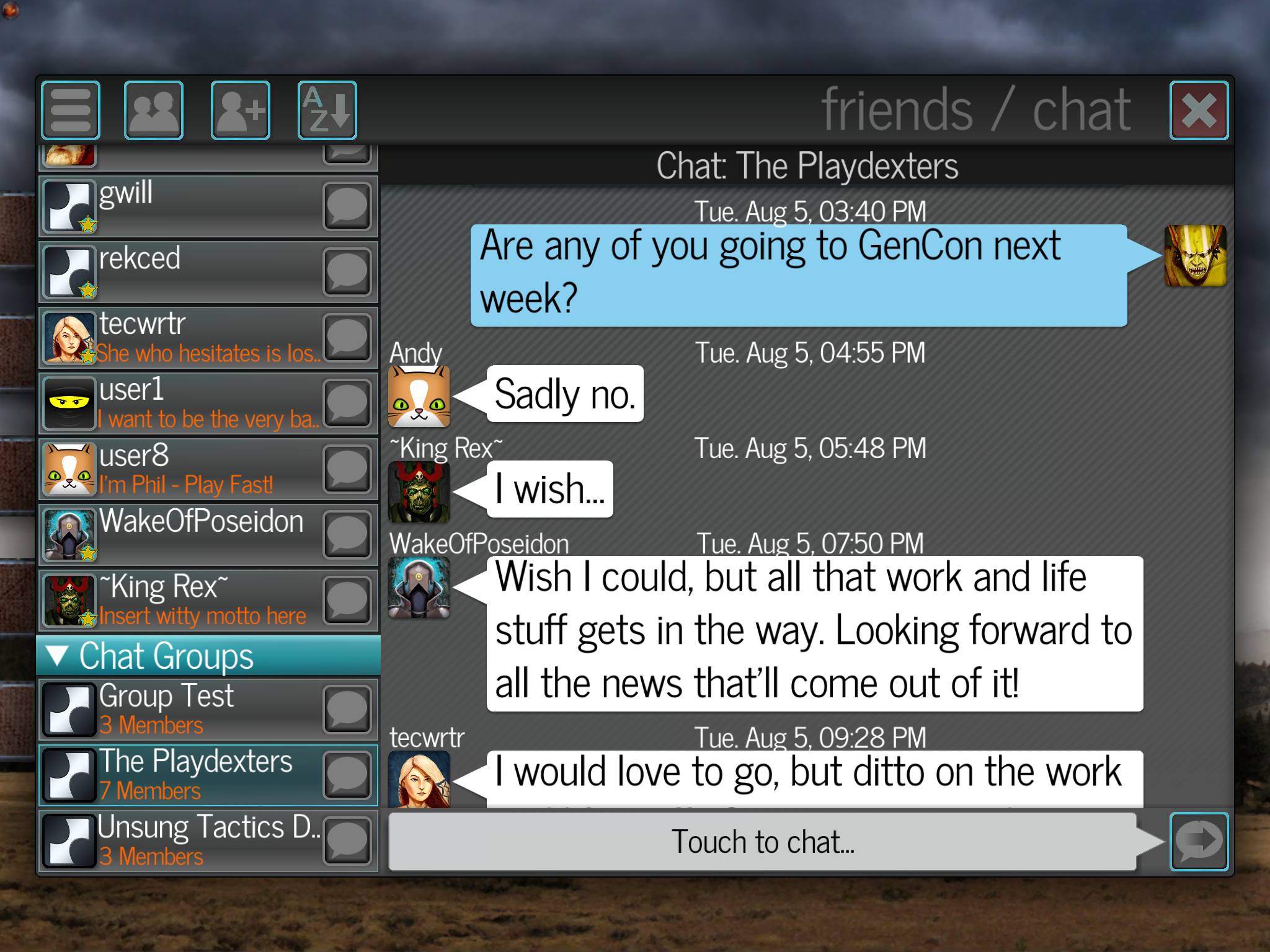Choose user1 from the friends list

coord(186,403)
